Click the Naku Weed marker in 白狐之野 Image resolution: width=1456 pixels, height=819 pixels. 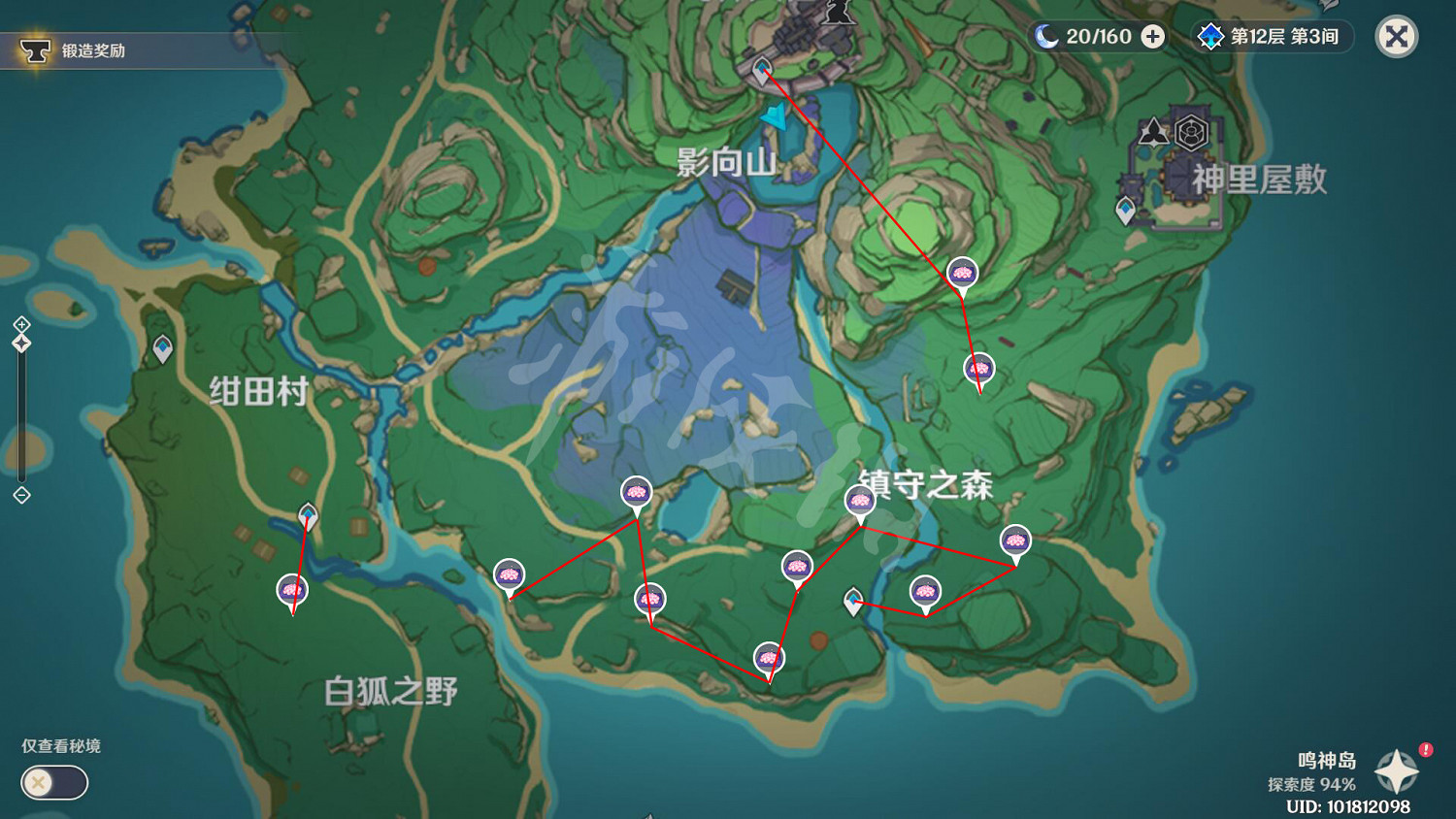pyautogui.click(x=291, y=589)
